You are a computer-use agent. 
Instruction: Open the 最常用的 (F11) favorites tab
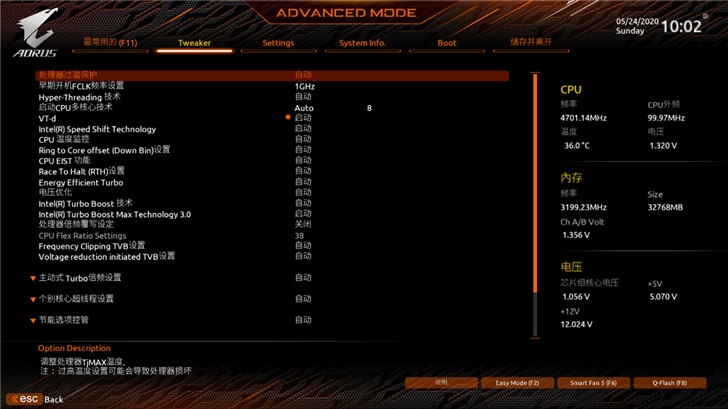pyautogui.click(x=110, y=43)
